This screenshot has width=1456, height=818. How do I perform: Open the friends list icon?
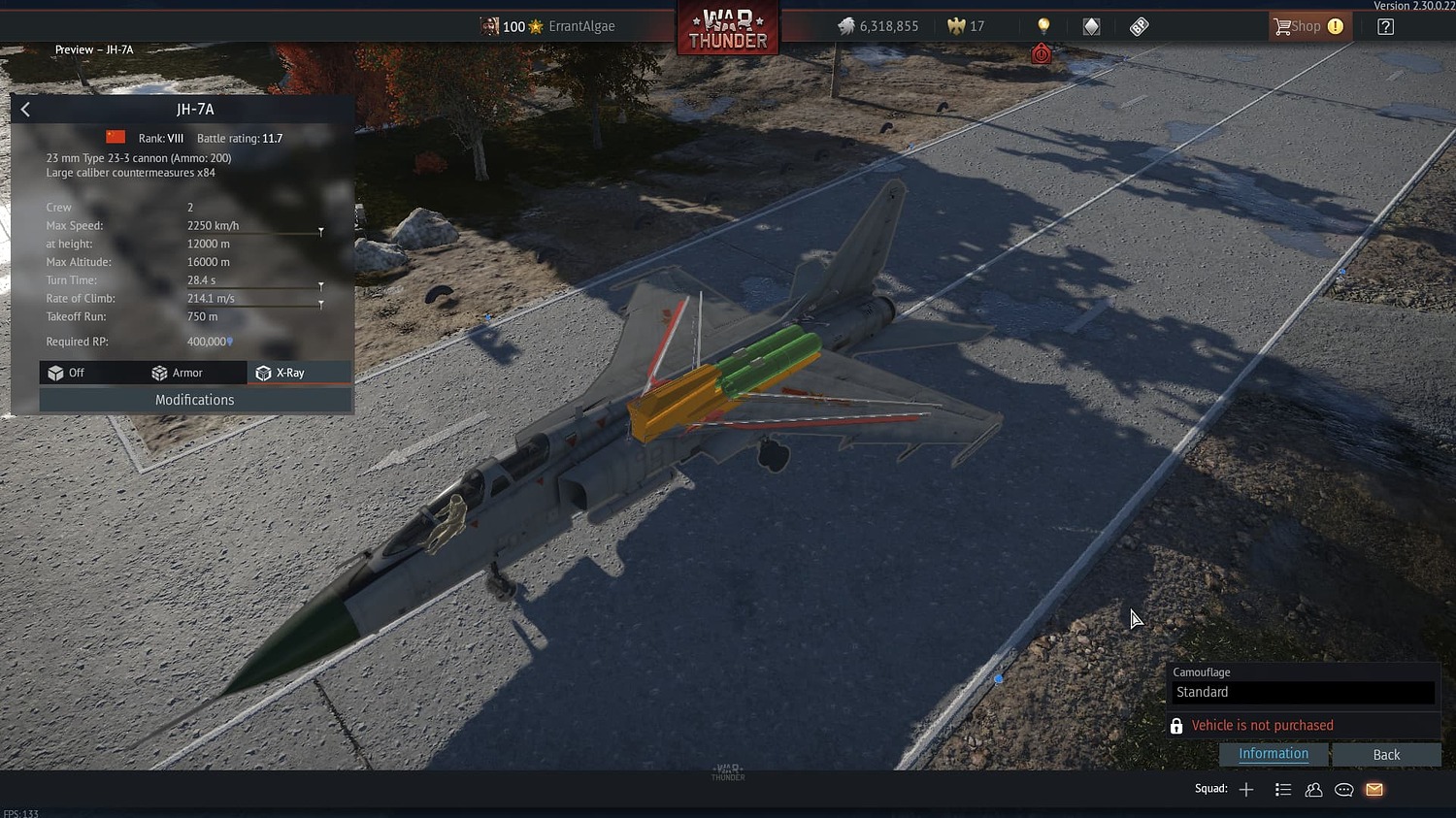1313,789
